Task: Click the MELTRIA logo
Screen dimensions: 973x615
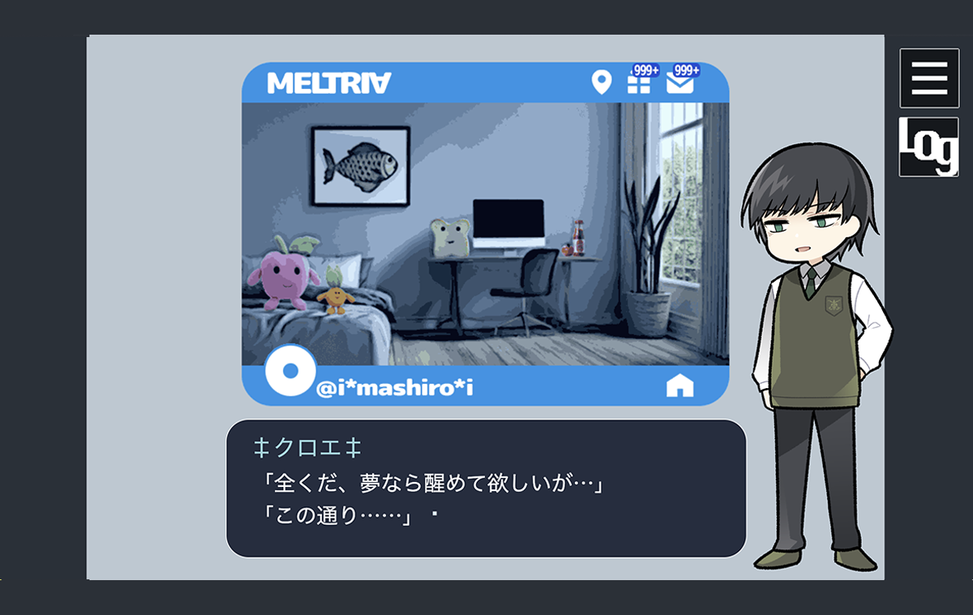Action: pyautogui.click(x=329, y=83)
